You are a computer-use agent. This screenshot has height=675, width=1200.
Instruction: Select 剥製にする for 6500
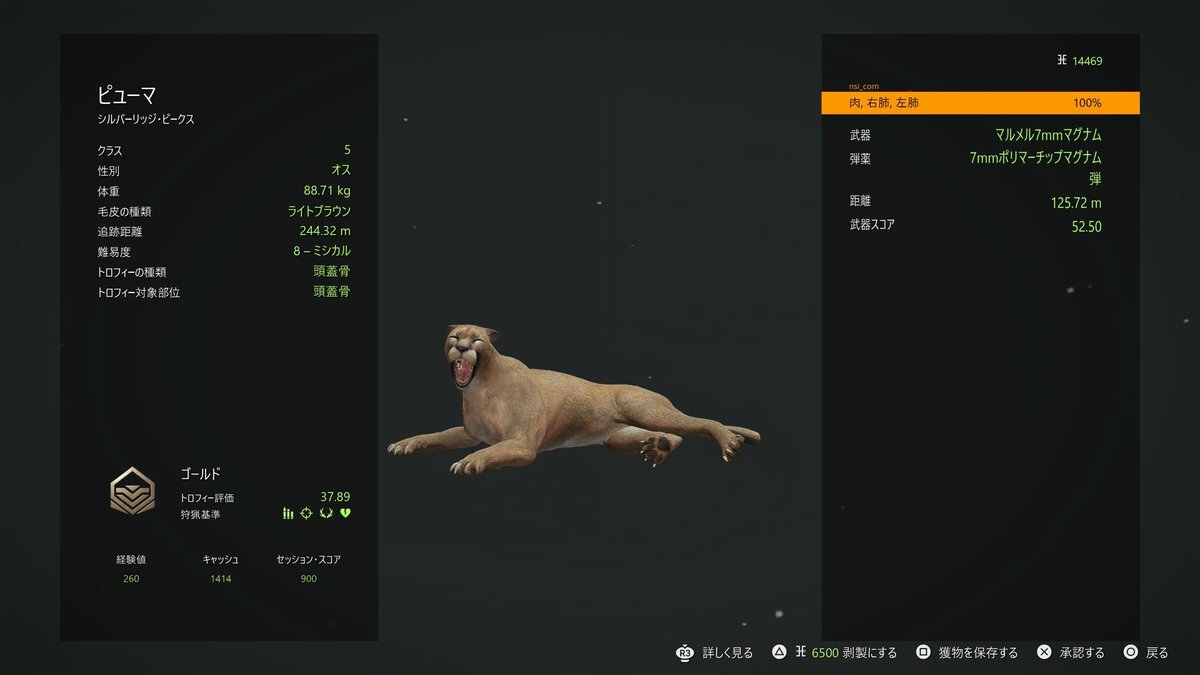835,653
